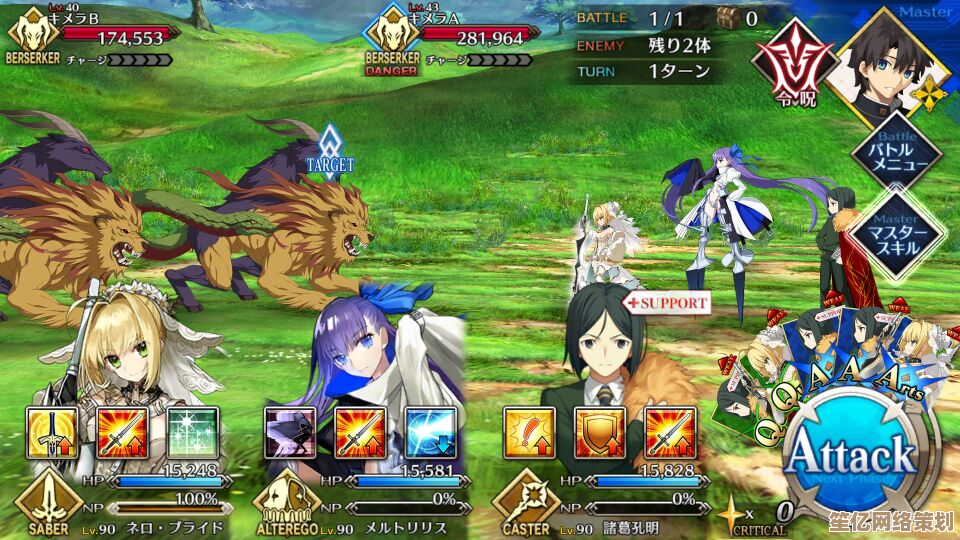The image size is (960, 540).
Task: Activate Zhuge Liang's orange shield skill
Action: coord(598,432)
